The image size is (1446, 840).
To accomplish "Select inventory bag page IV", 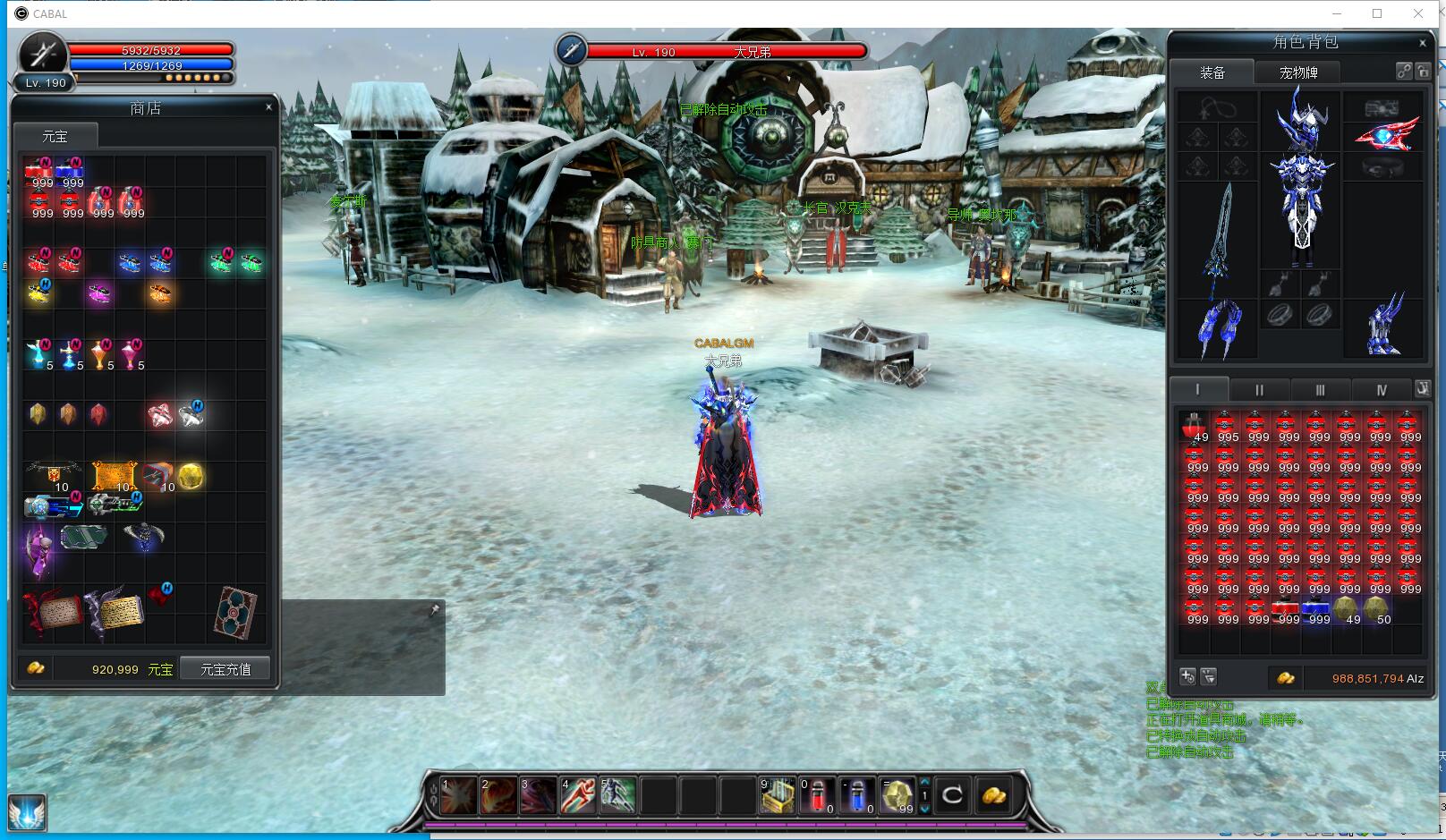I will pos(1381,390).
